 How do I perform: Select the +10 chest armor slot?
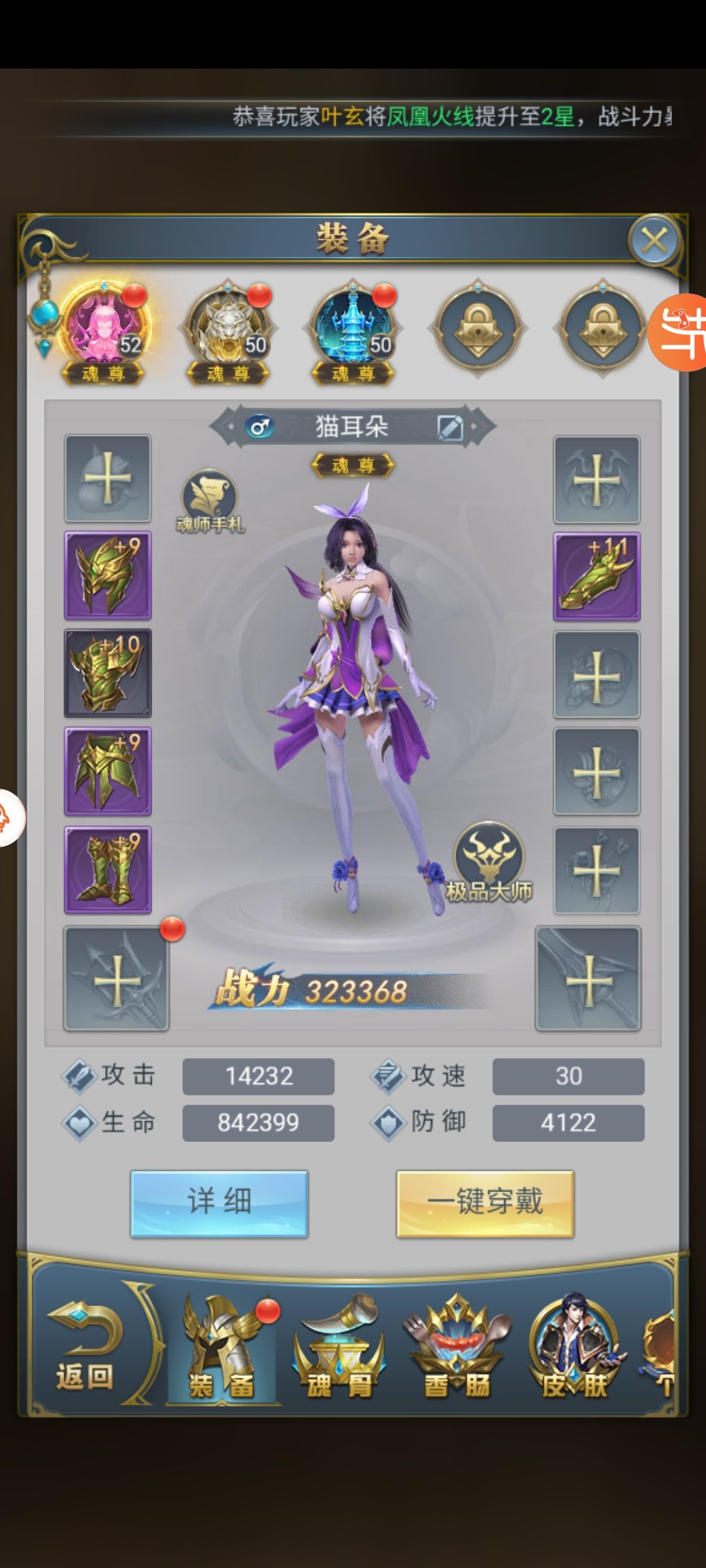click(108, 673)
